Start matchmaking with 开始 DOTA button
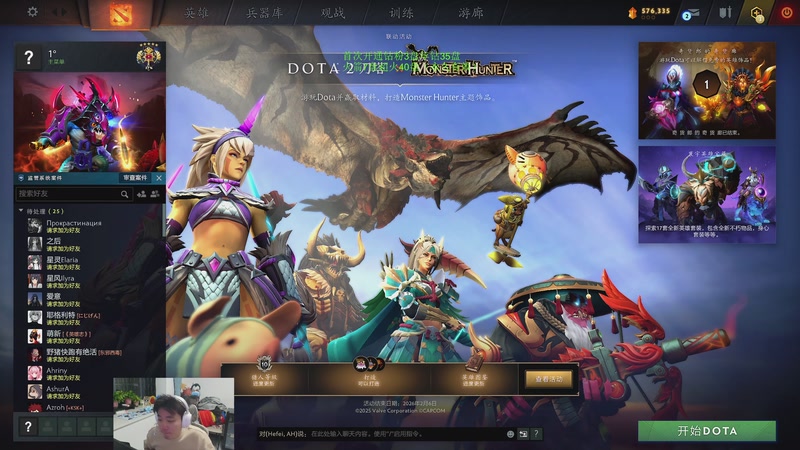The height and width of the screenshot is (450, 800). coord(707,431)
